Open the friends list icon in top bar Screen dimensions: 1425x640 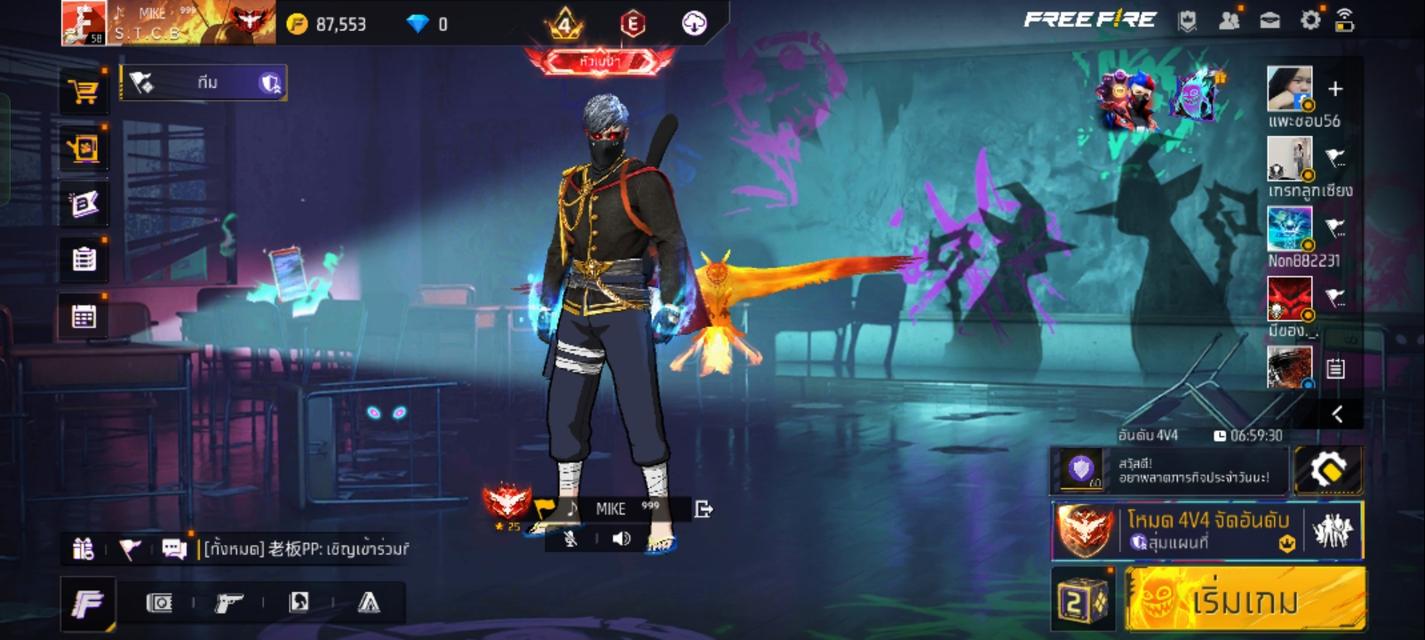pyautogui.click(x=1229, y=20)
